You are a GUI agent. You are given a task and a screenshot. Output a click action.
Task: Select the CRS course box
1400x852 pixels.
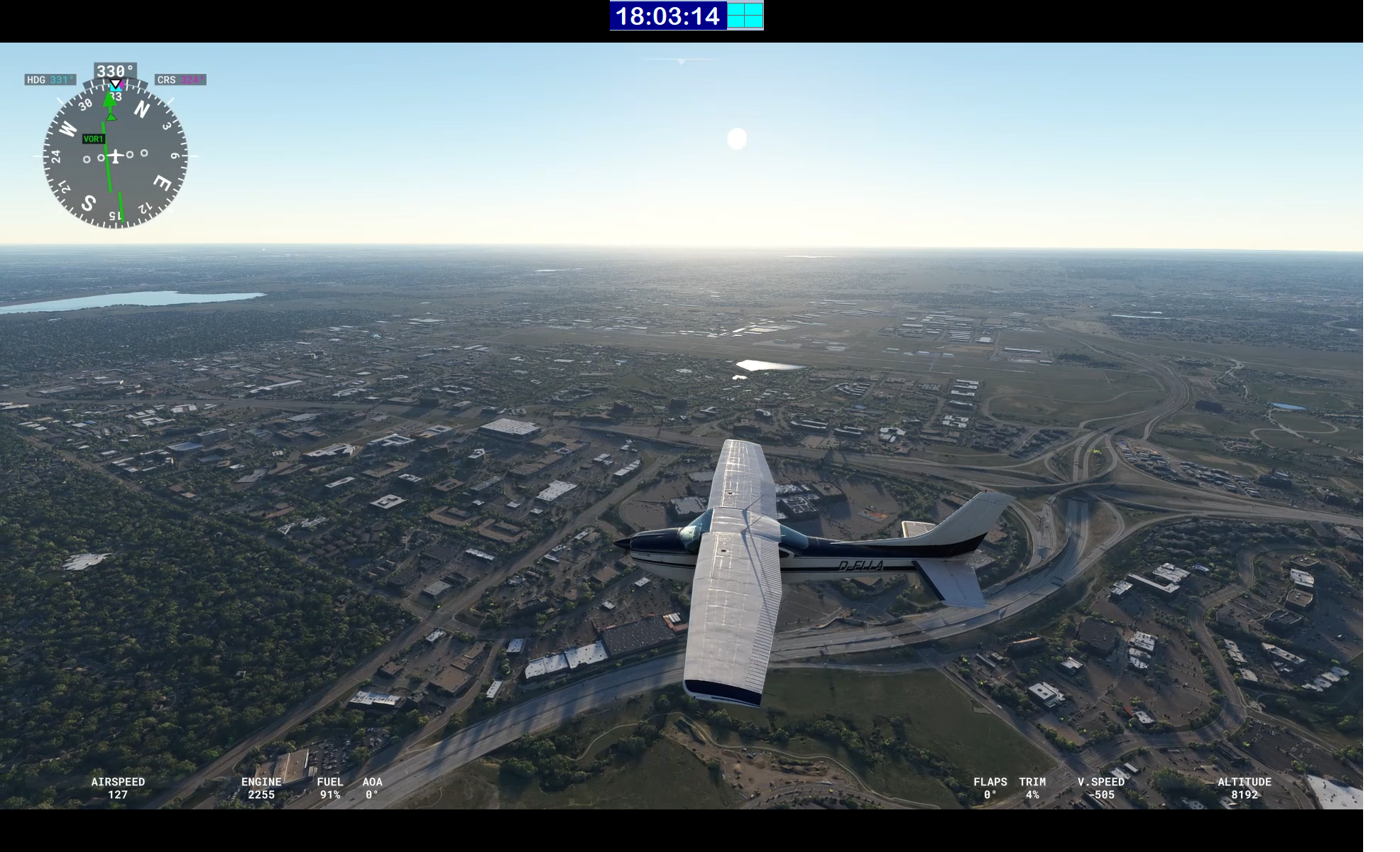180,80
